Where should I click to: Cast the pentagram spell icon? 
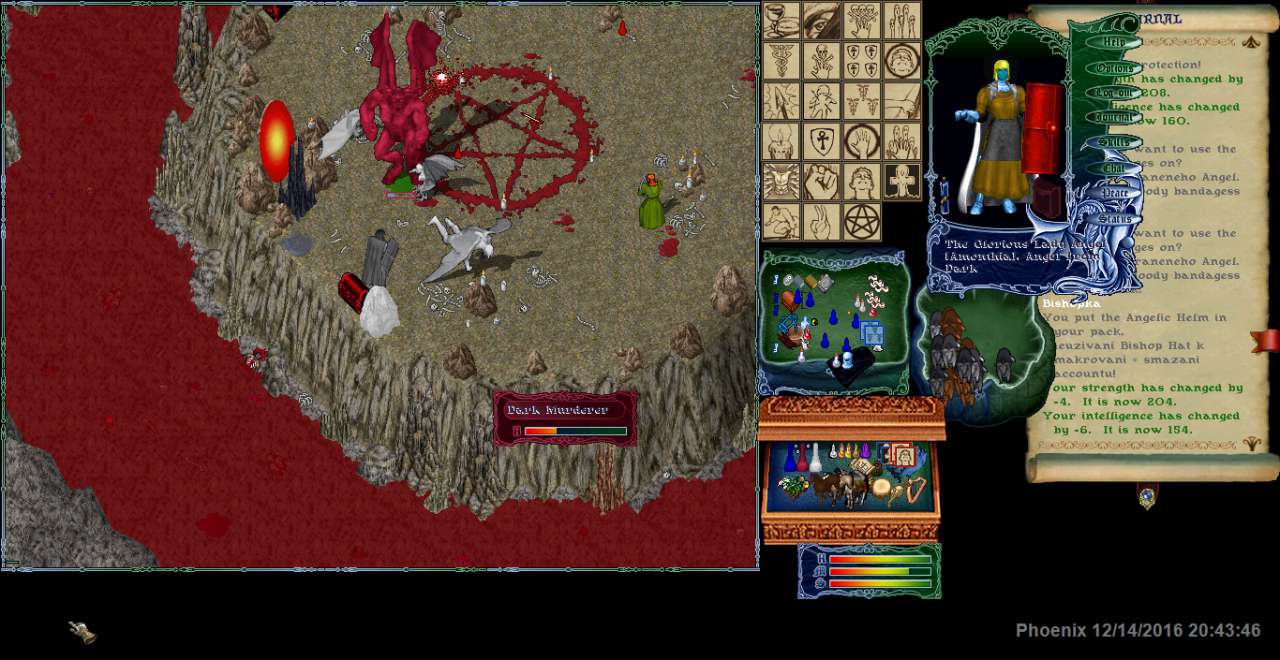pyautogui.click(x=862, y=221)
